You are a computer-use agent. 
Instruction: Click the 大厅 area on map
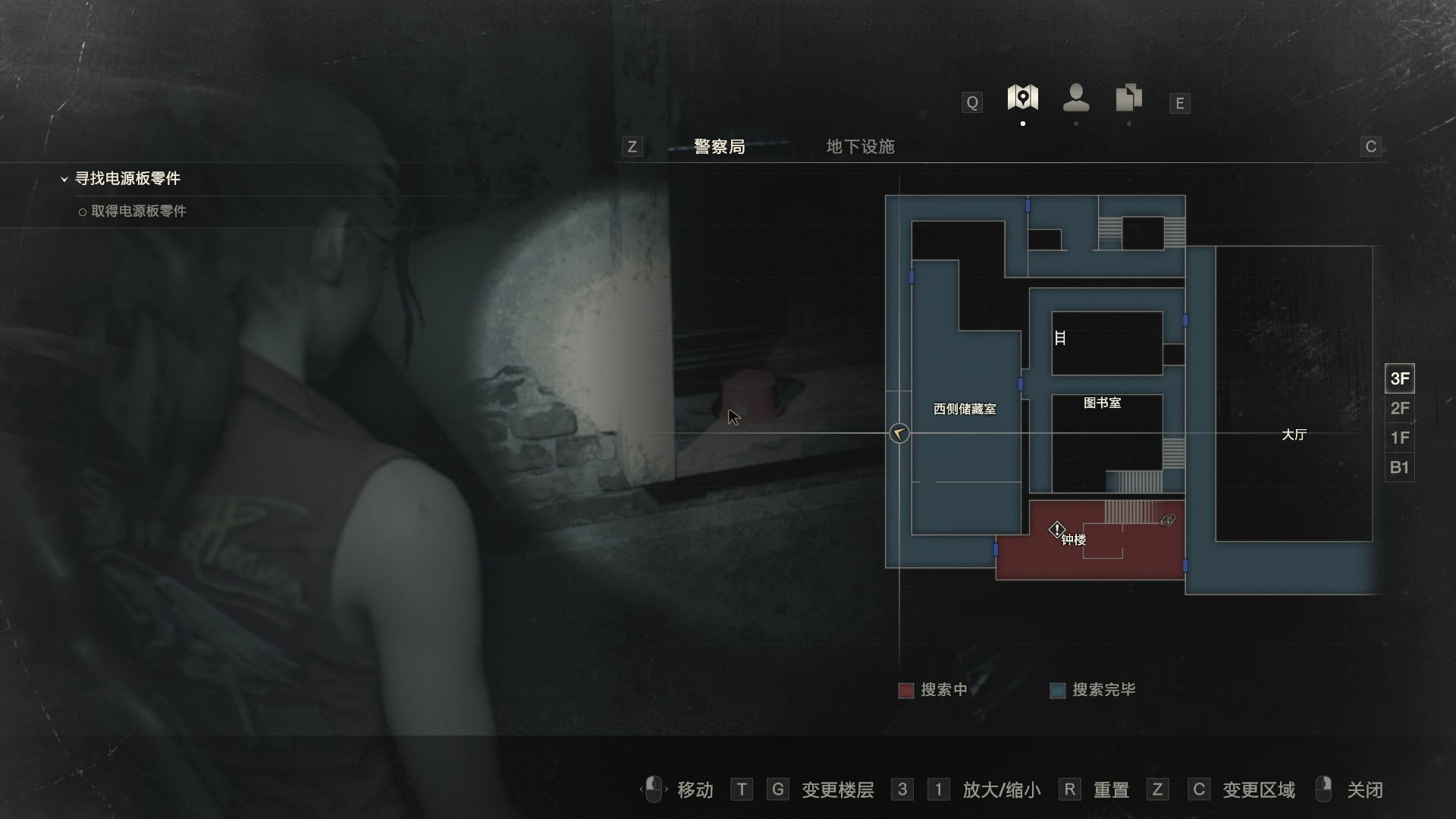pyautogui.click(x=1294, y=435)
